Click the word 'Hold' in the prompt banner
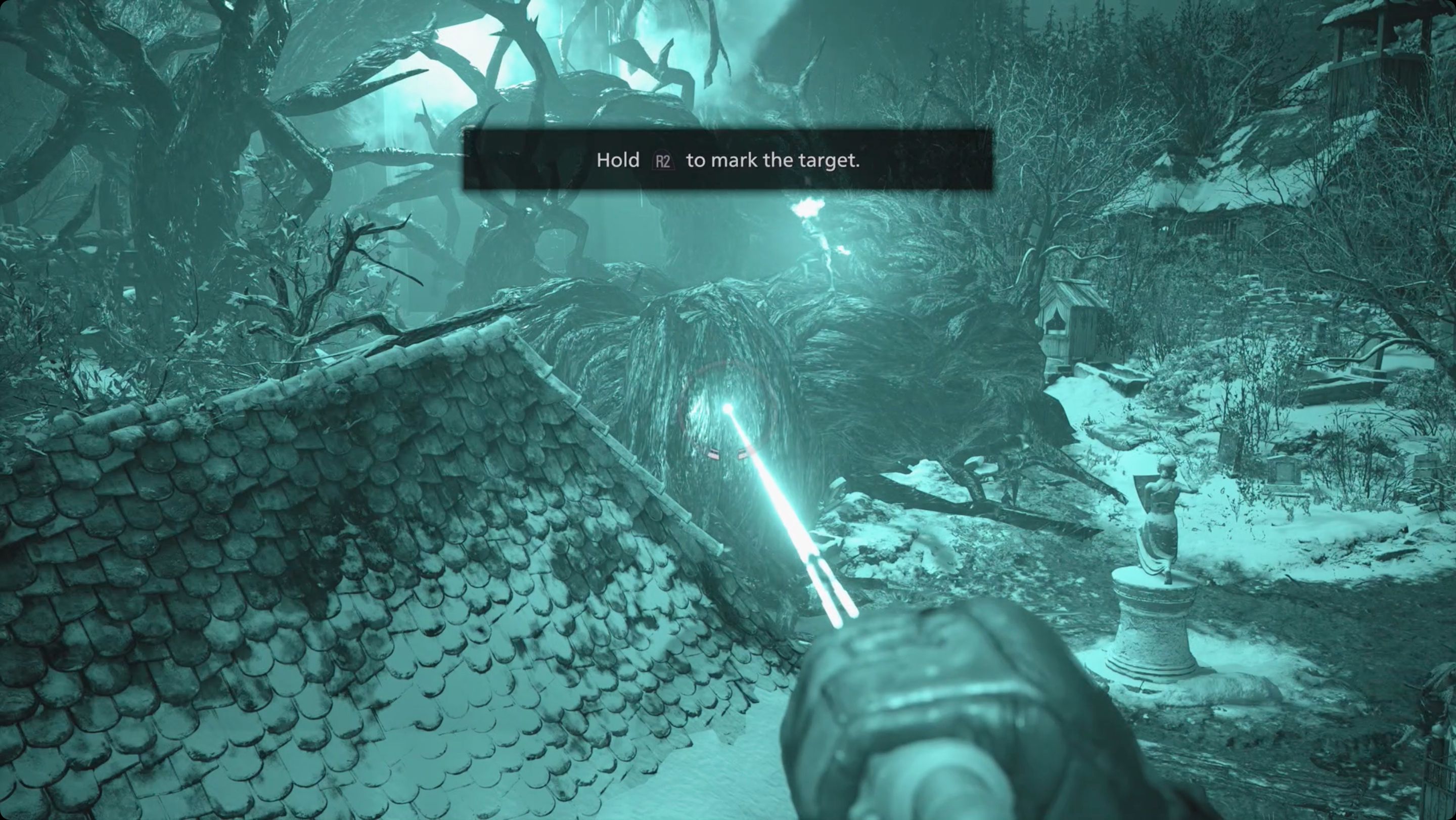 pyautogui.click(x=618, y=160)
